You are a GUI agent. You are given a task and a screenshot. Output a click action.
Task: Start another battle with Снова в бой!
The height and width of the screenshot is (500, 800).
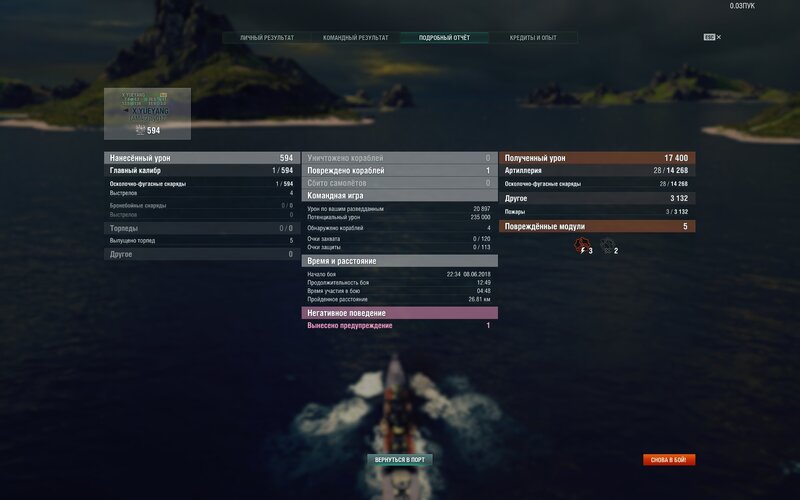pyautogui.click(x=669, y=460)
